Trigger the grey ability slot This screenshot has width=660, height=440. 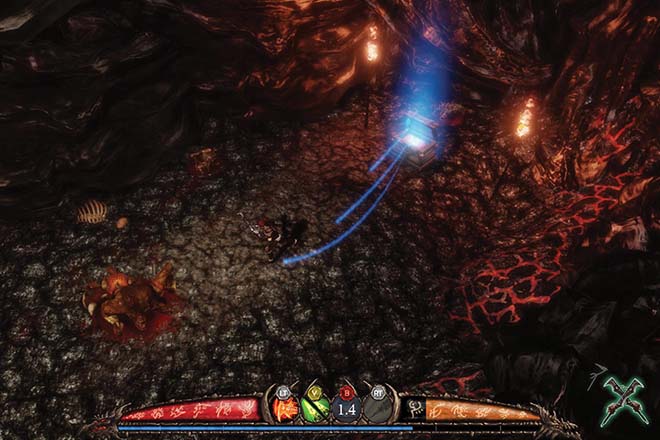tap(376, 408)
